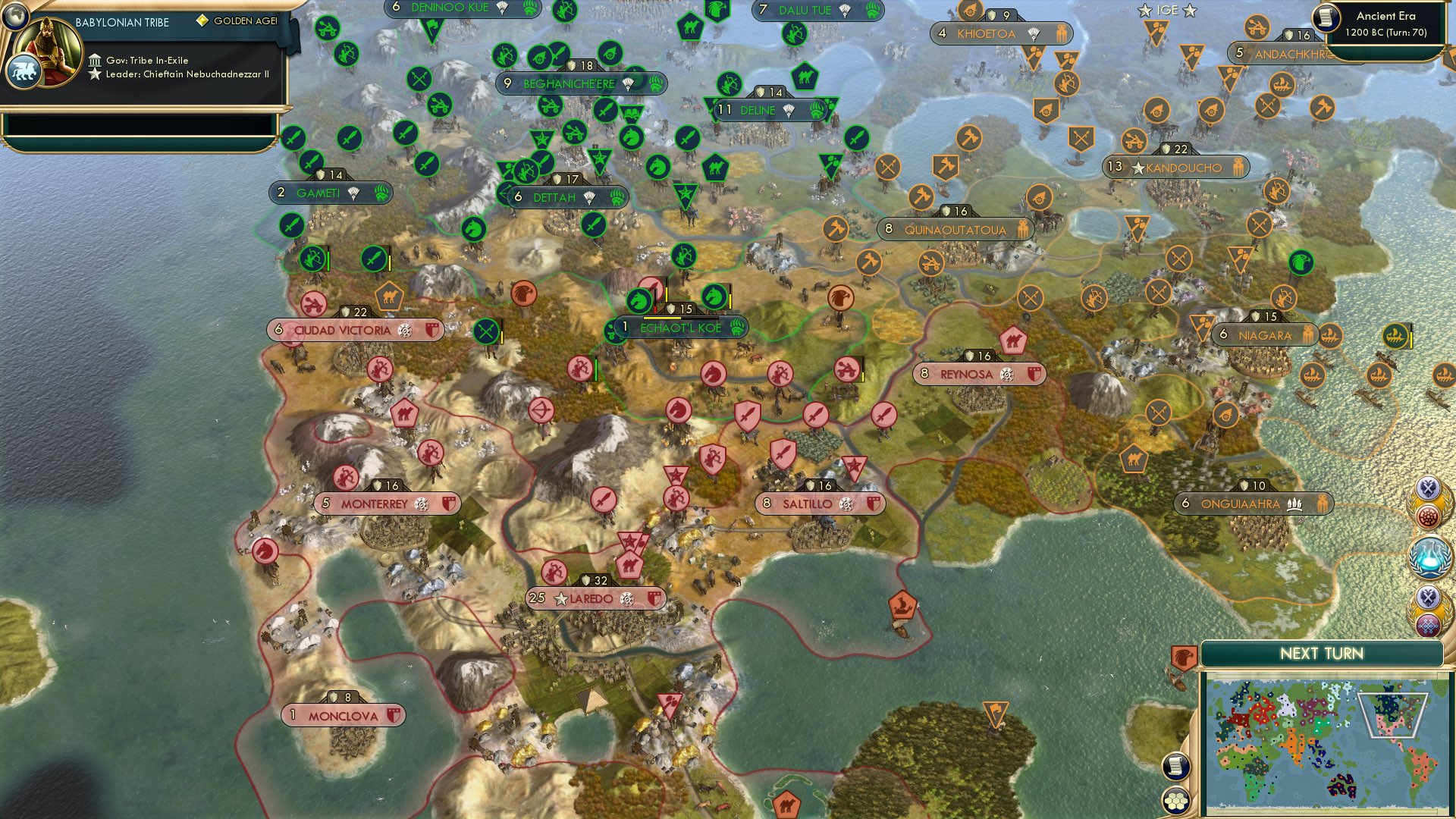Click the orange sunburst notification below the diplomacy icon
Image resolution: width=1456 pixels, height=819 pixels.
coord(1428,515)
